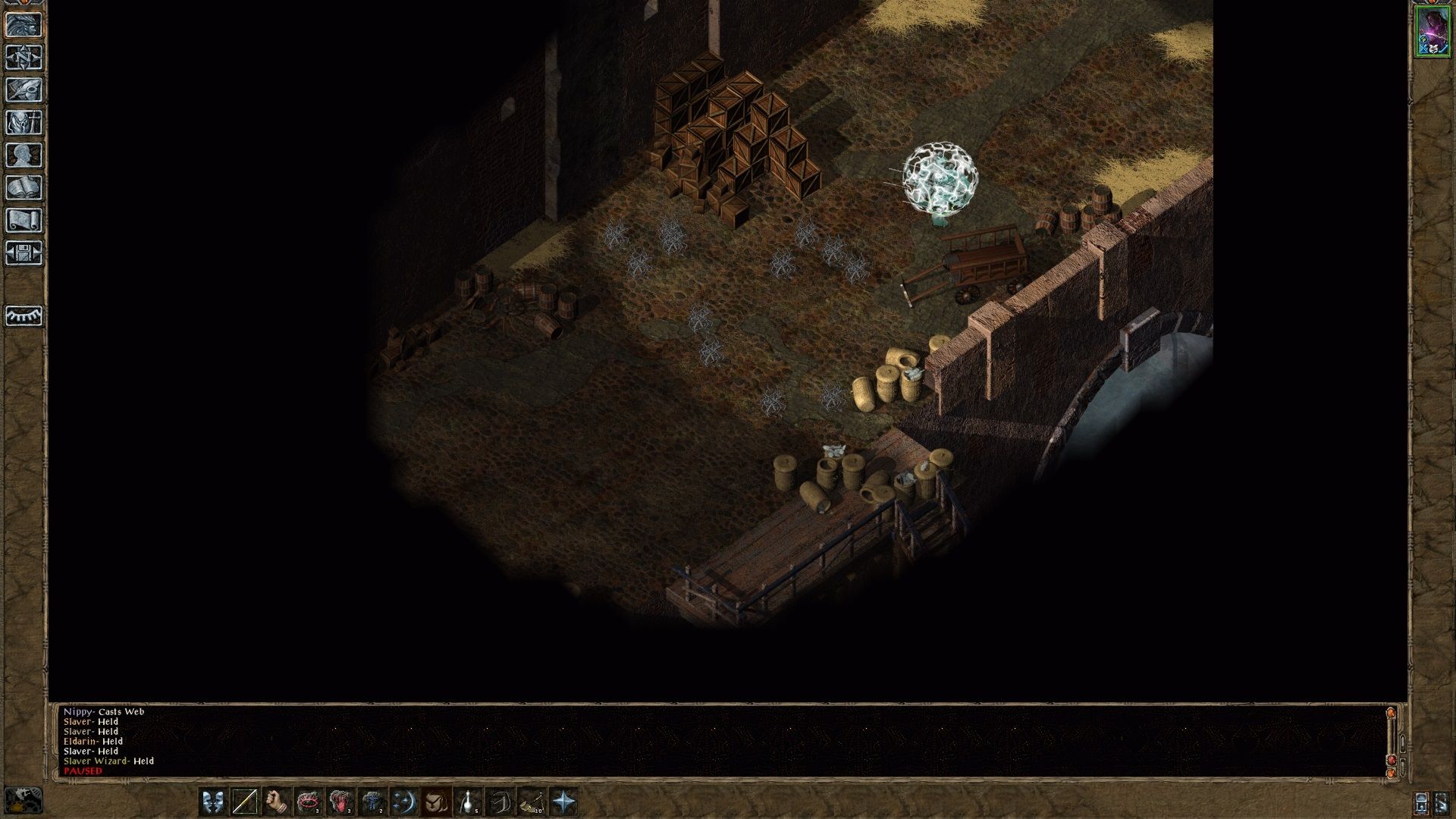Return to game via gargoyle head button
This screenshot has width=1456, height=819.
(24, 24)
